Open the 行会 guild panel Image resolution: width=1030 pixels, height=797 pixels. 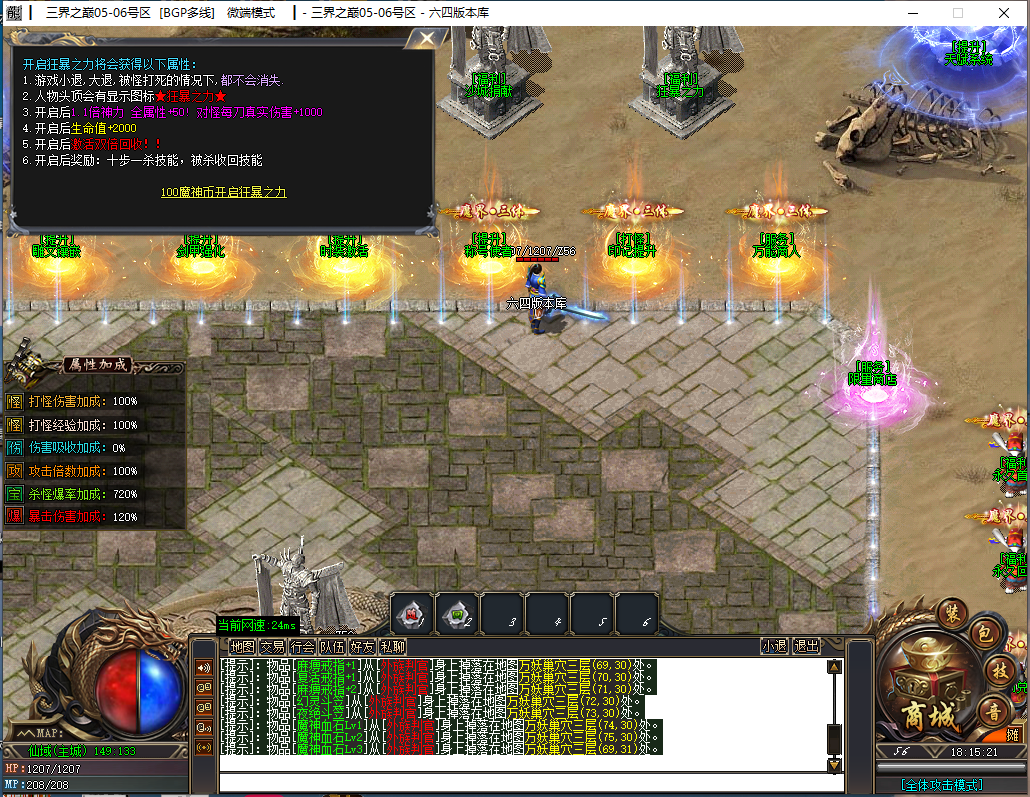[x=302, y=647]
